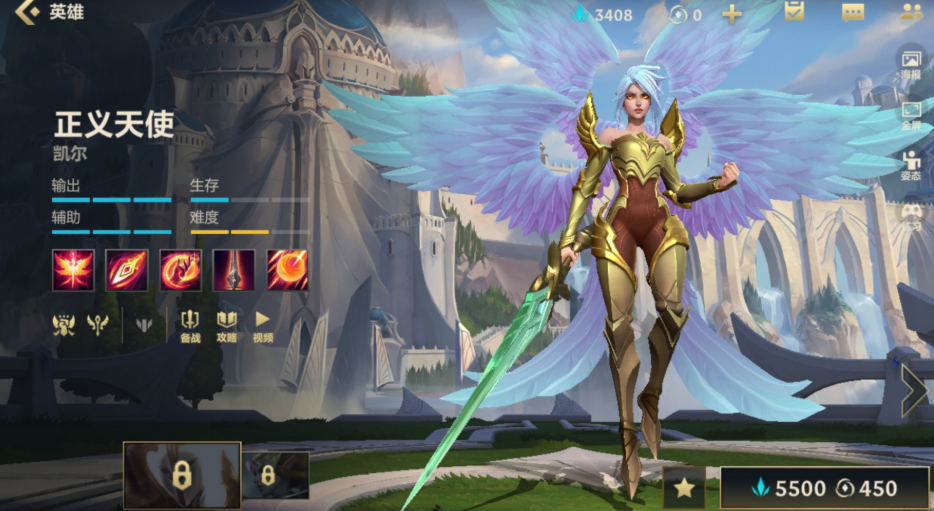
Task: Open the chat speech bubble icon
Action: point(853,13)
